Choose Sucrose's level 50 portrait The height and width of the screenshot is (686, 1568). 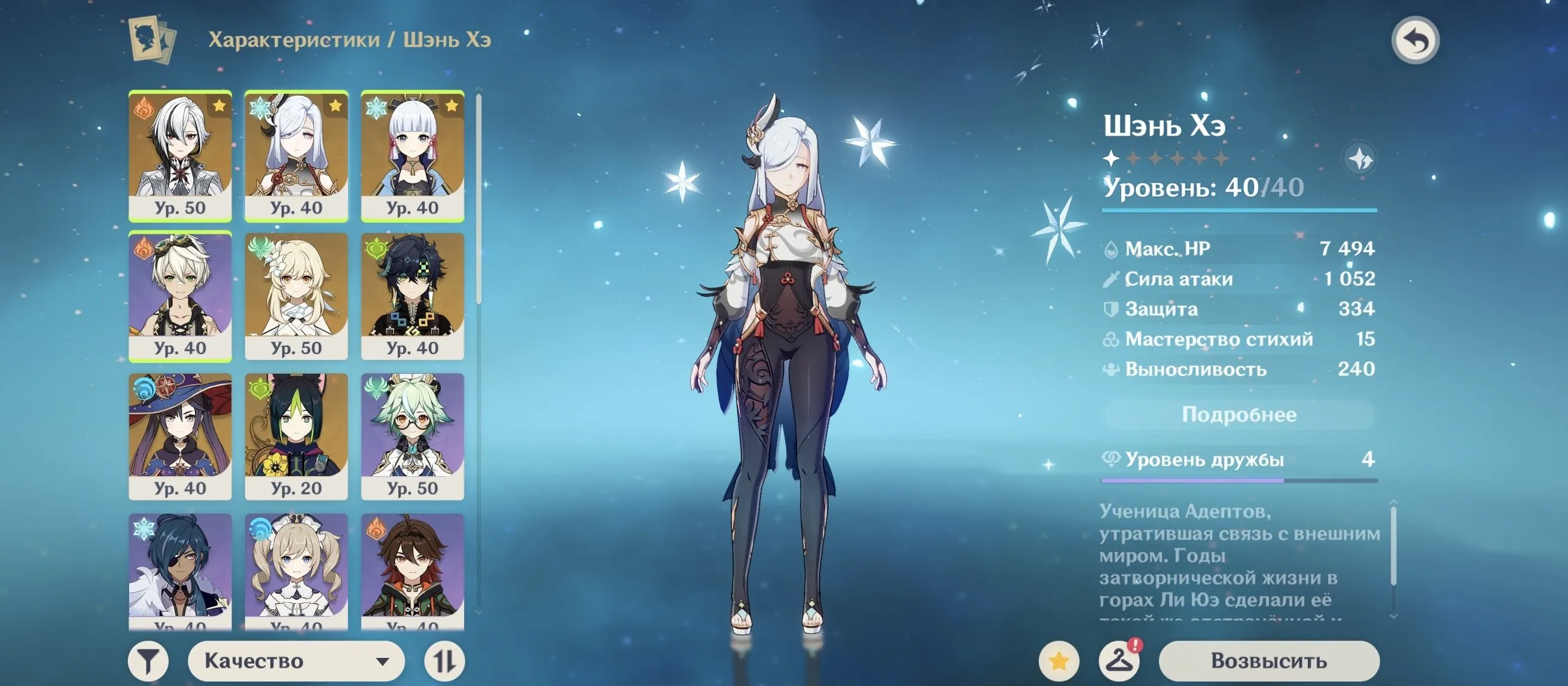pyautogui.click(x=413, y=436)
